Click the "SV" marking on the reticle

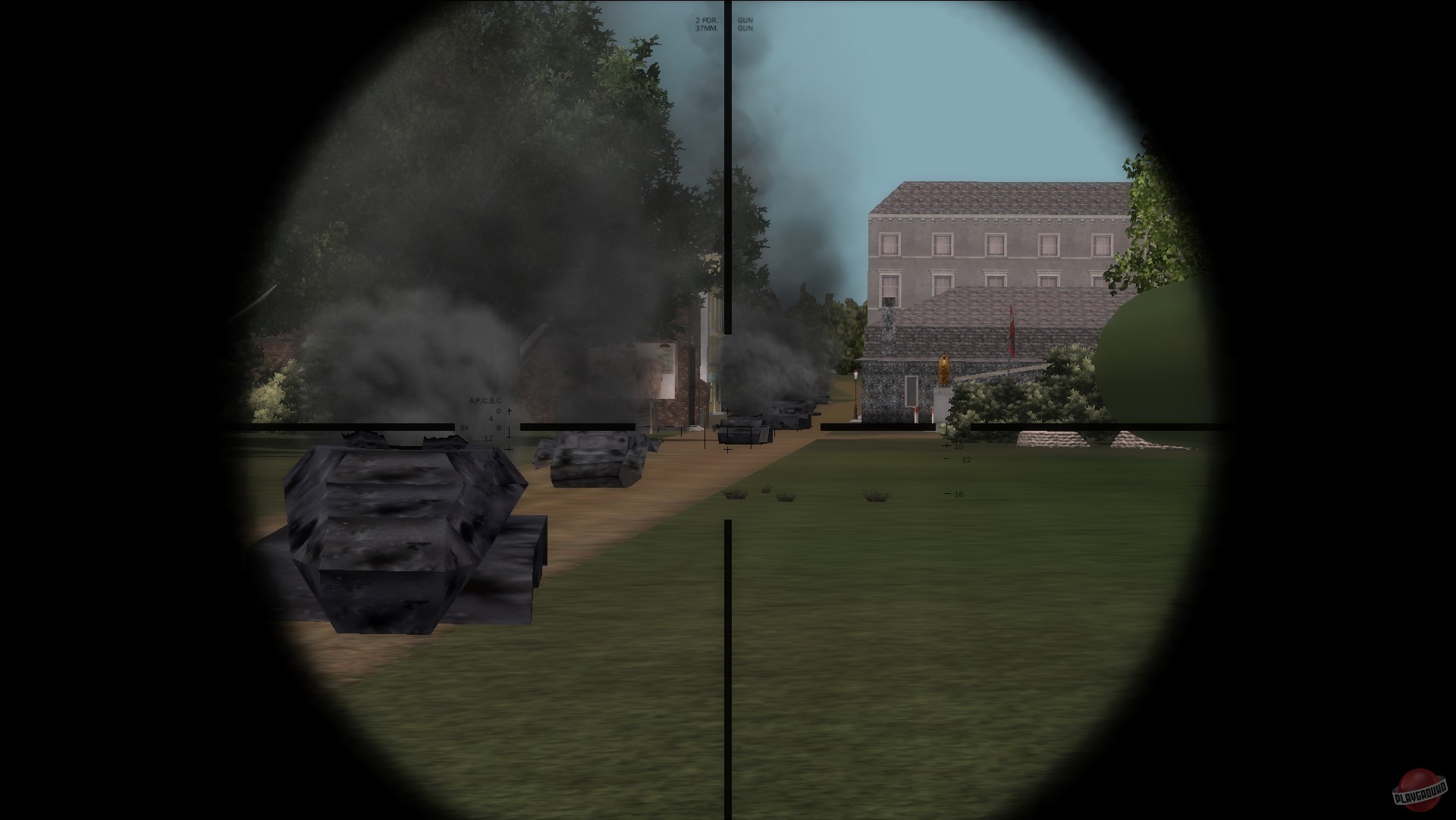point(464,427)
